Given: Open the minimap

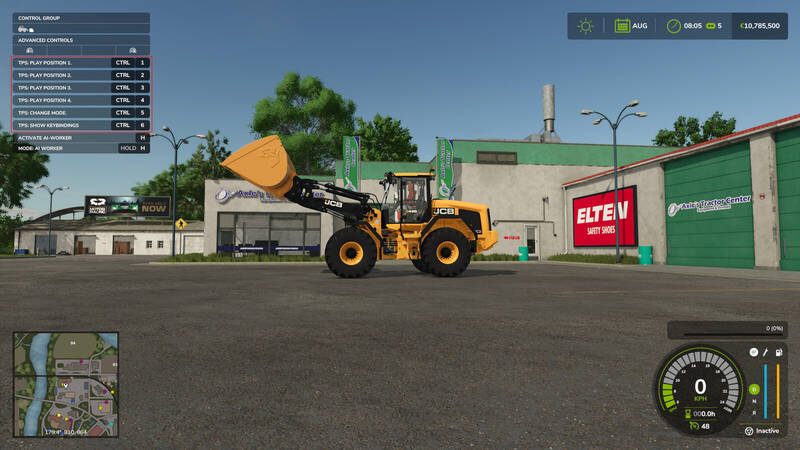Looking at the screenshot, I should pyautogui.click(x=66, y=384).
